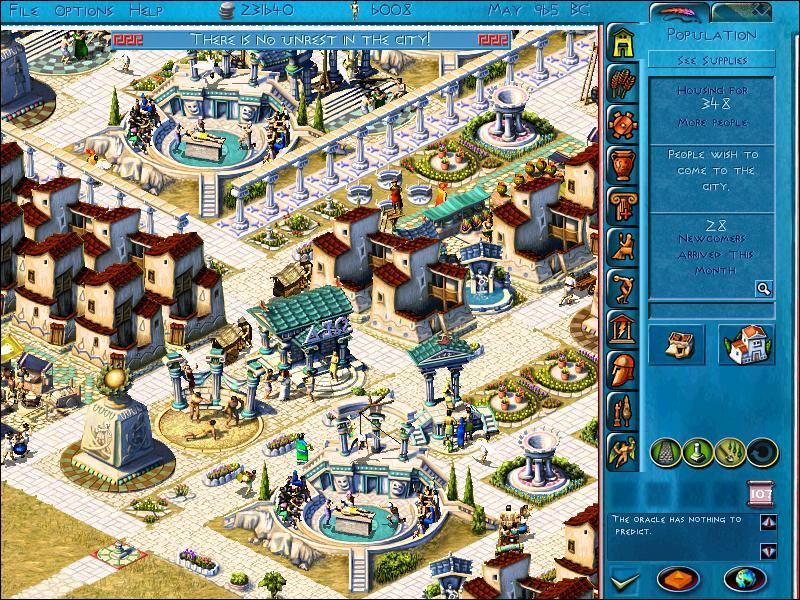Open the messages scroll showing 107

click(x=759, y=493)
